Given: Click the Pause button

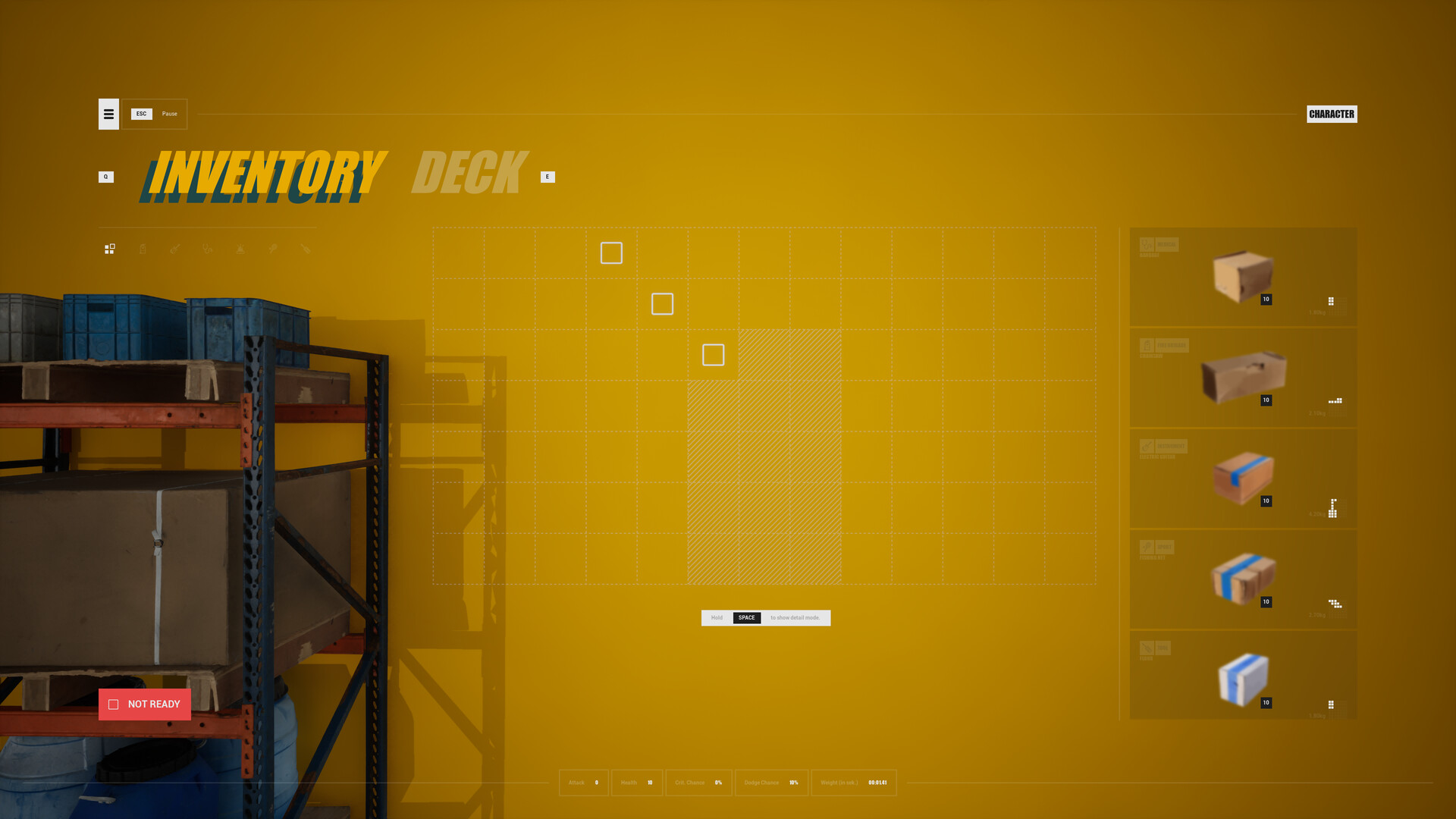Looking at the screenshot, I should coord(168,114).
